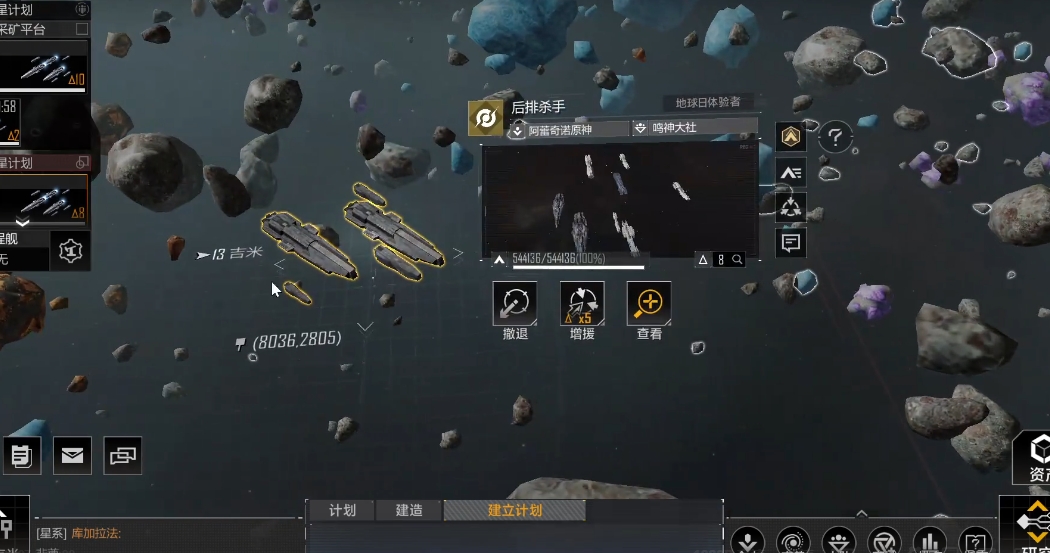Open the clipboard notes icon
This screenshot has width=1050, height=553.
pyautogui.click(x=21, y=456)
